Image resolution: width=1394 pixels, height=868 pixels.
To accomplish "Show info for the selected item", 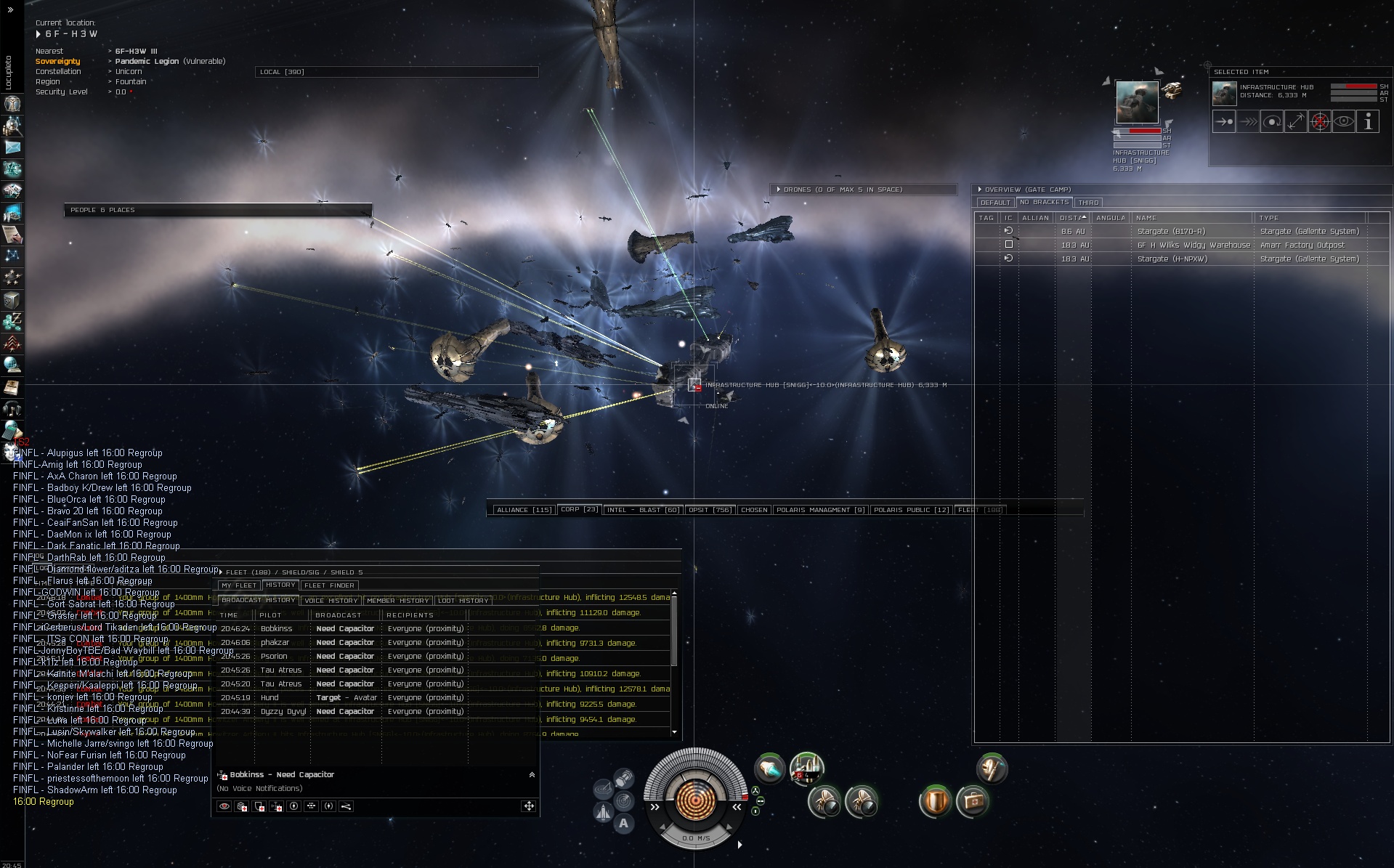I will point(1368,122).
